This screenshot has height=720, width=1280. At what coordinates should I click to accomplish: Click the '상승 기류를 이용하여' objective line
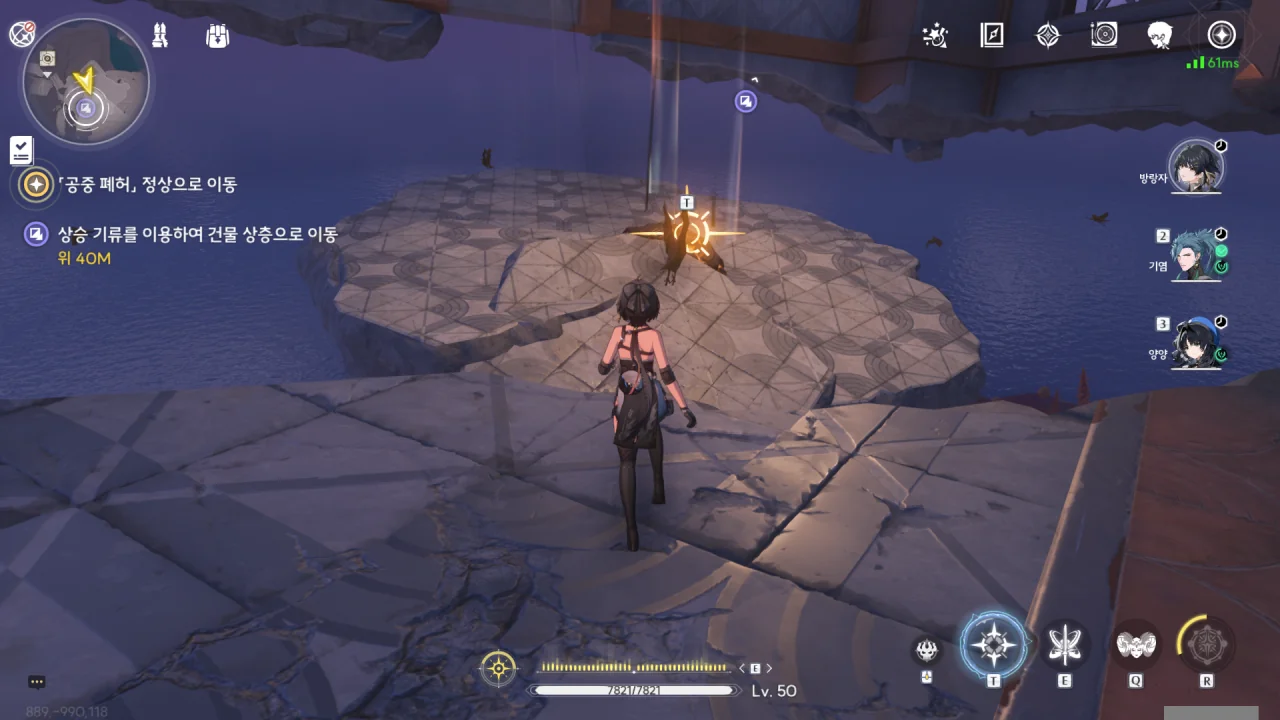[x=197, y=235]
